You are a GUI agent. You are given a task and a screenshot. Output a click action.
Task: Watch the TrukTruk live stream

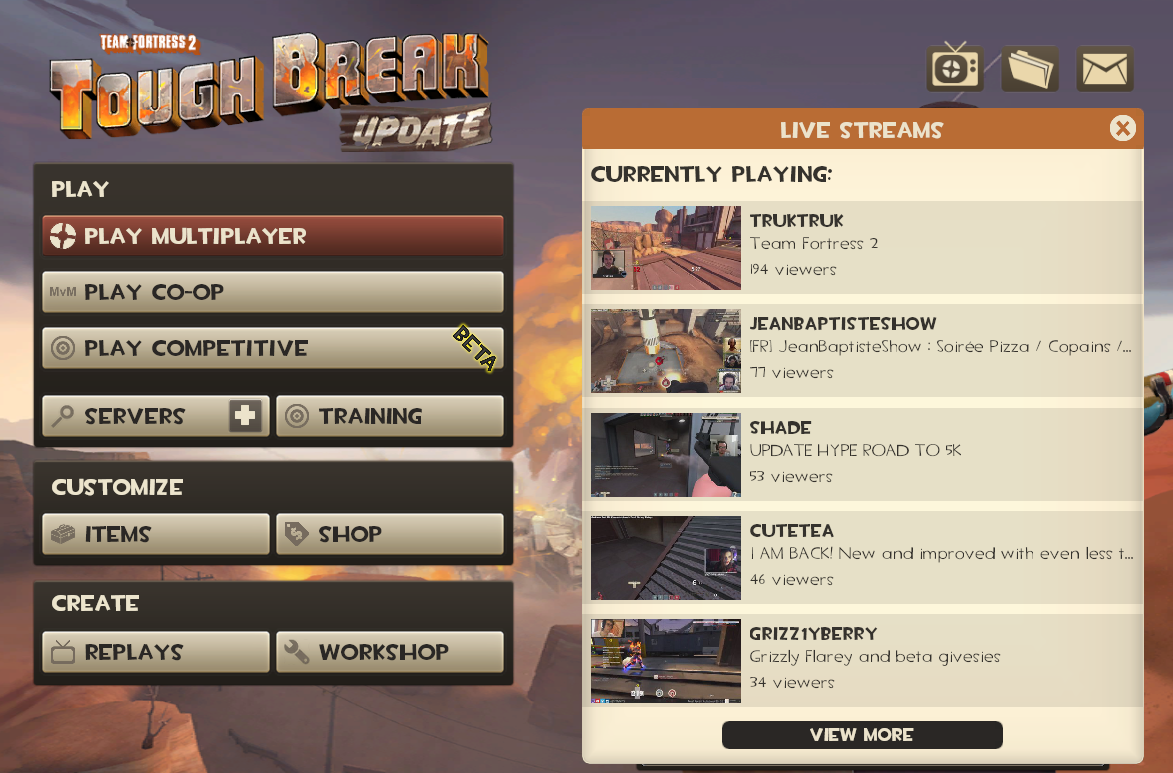(x=862, y=246)
